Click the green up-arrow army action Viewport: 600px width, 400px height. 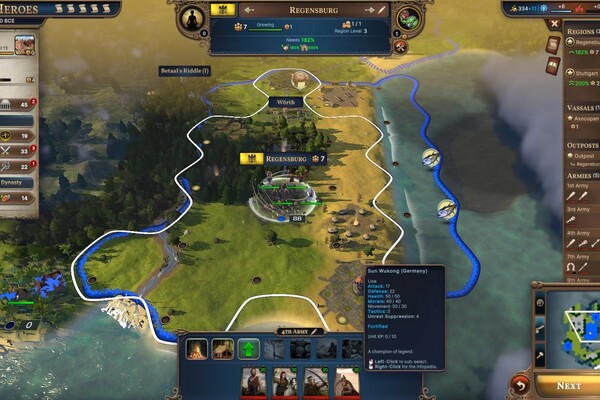point(248,349)
